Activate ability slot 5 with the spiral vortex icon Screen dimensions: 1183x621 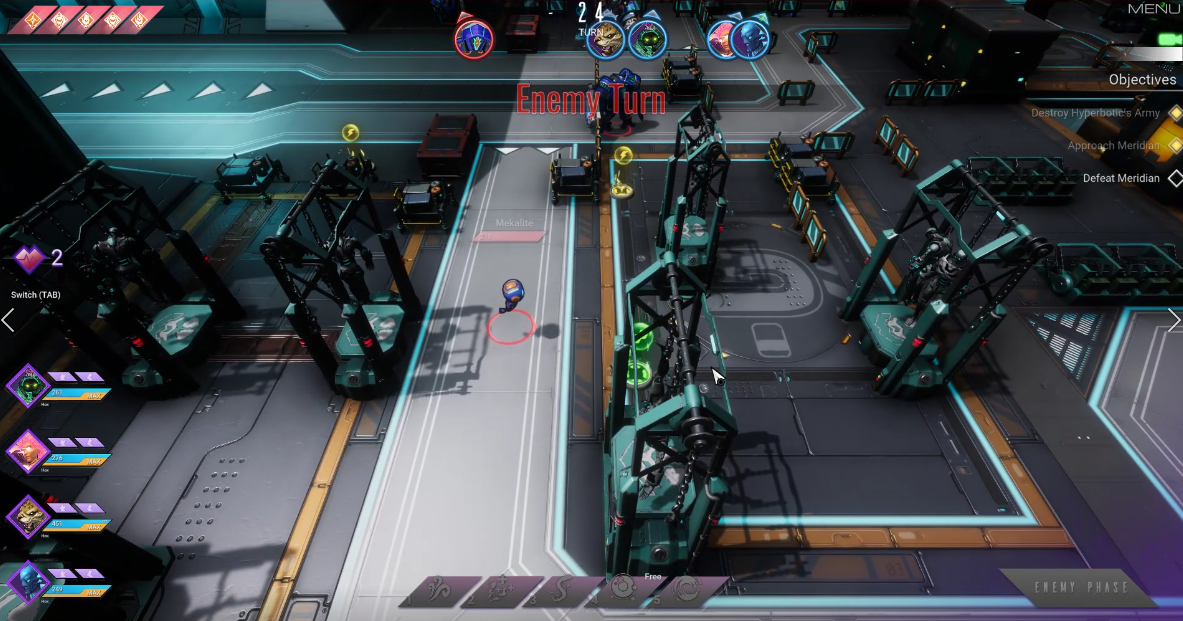tap(685, 591)
